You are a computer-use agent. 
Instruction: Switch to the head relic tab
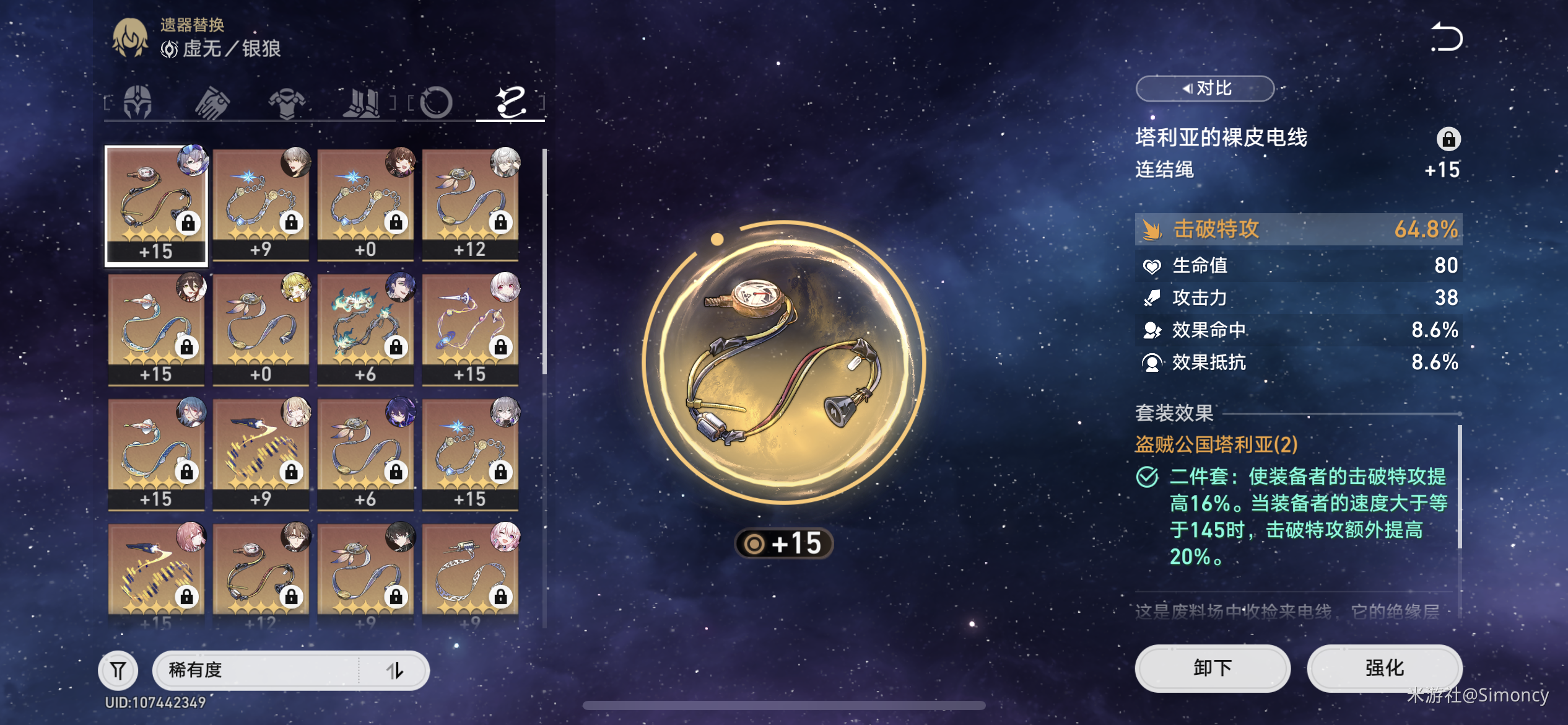137,102
